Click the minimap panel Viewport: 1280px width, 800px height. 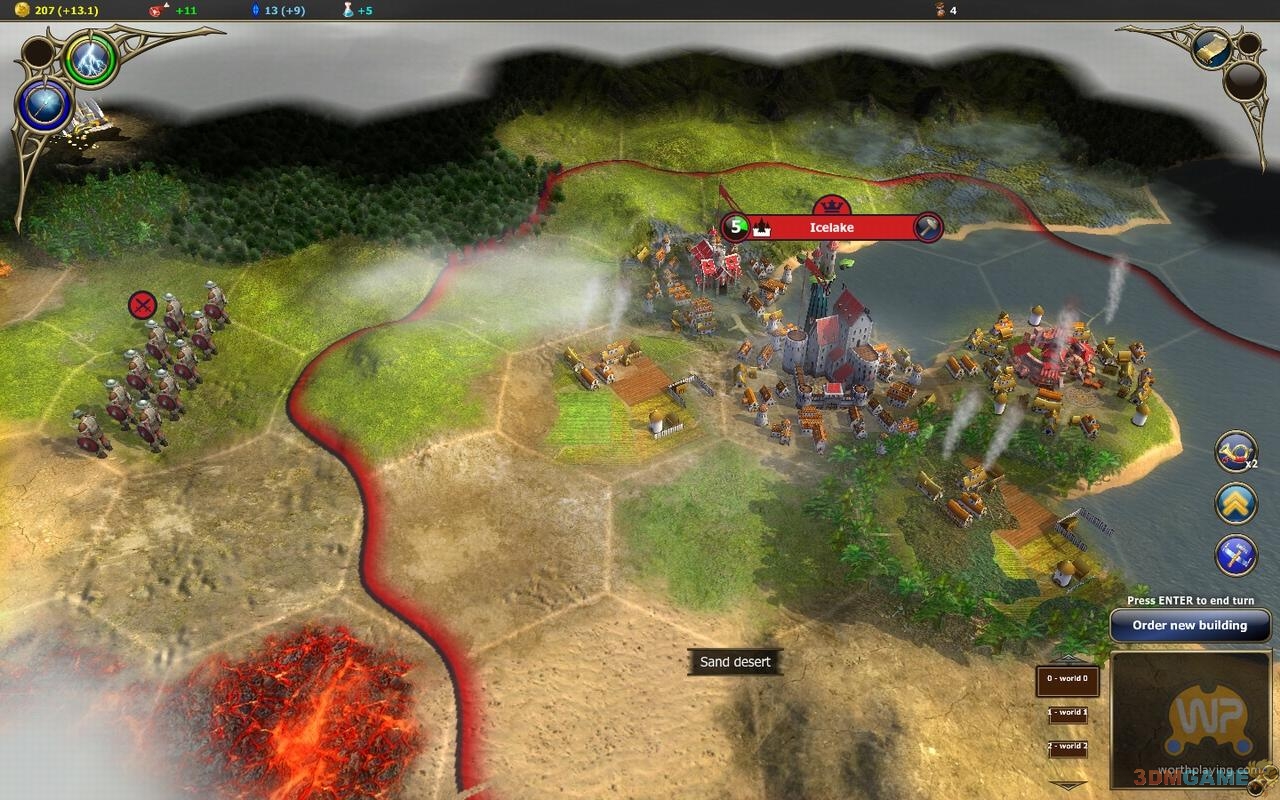1191,720
